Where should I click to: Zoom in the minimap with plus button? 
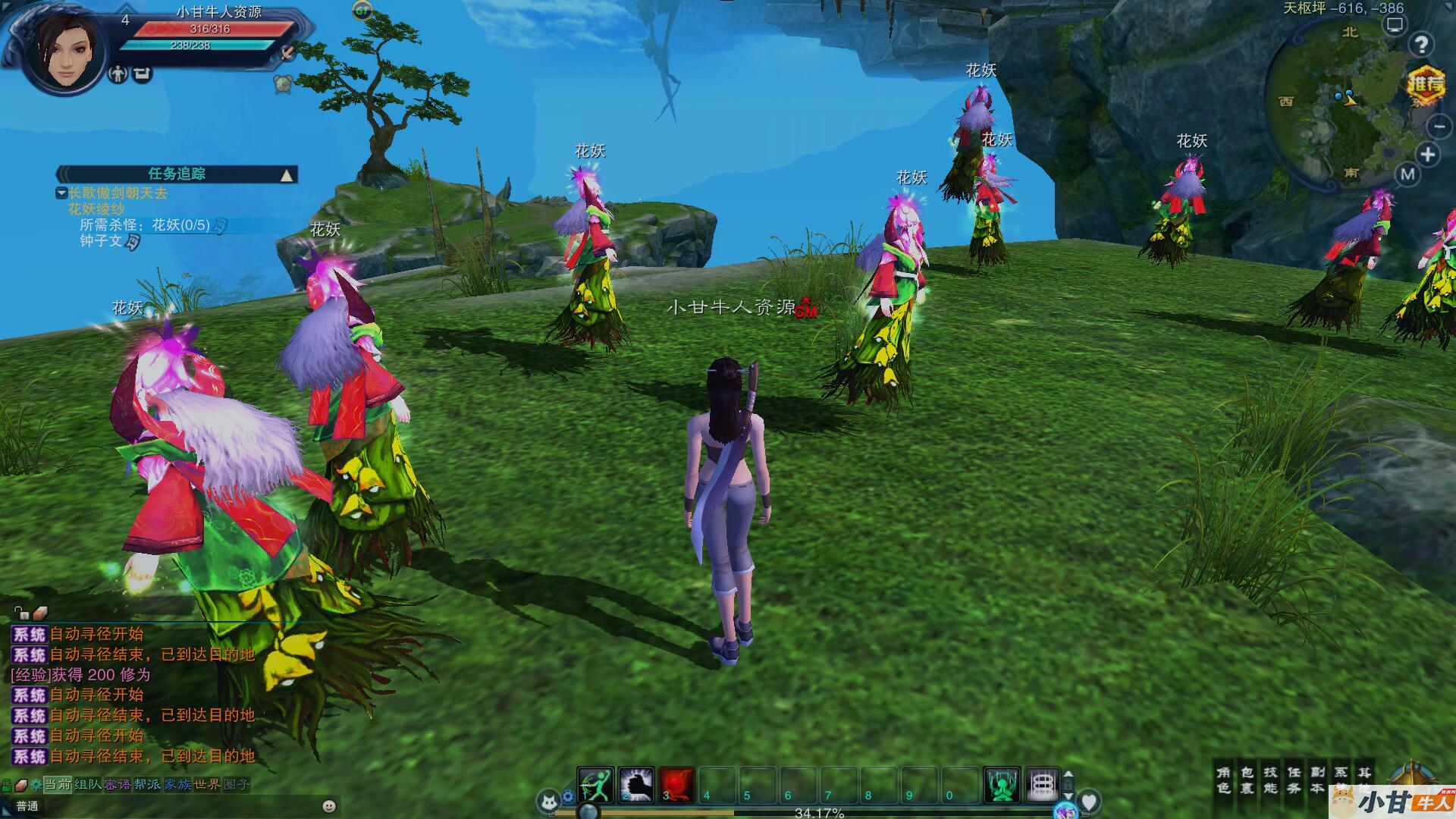tap(1428, 155)
